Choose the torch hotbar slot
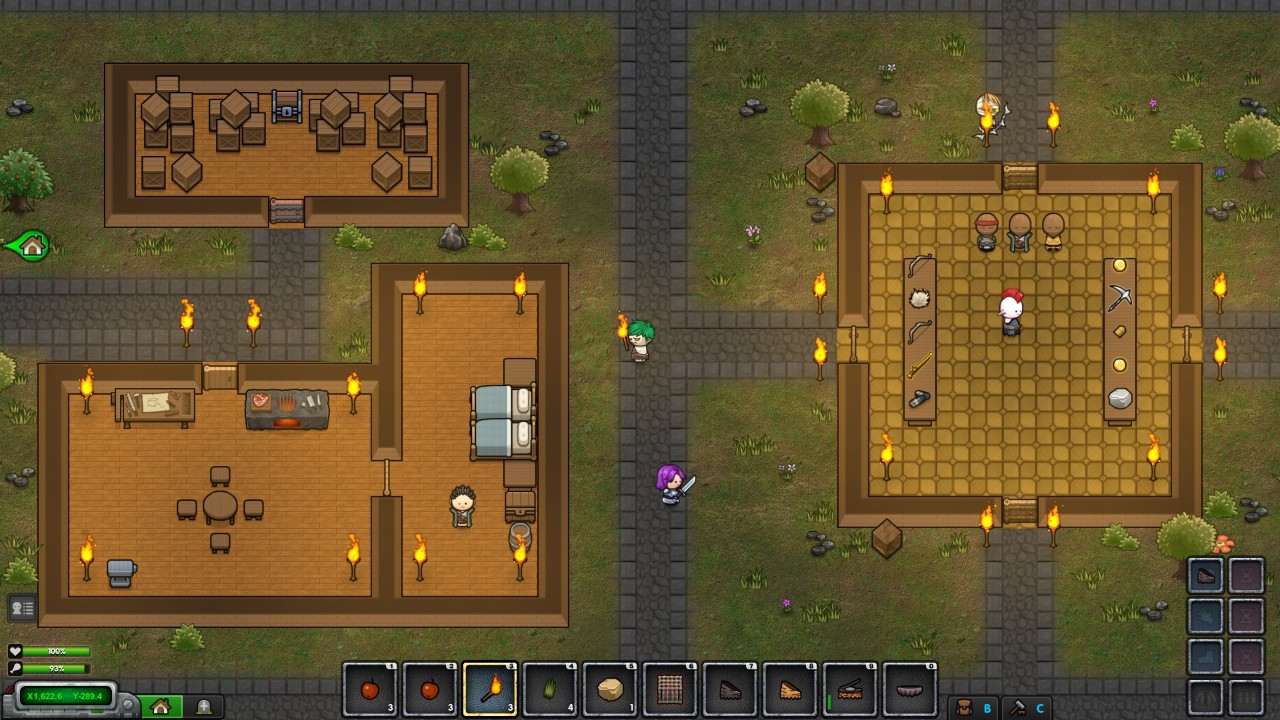 490,689
